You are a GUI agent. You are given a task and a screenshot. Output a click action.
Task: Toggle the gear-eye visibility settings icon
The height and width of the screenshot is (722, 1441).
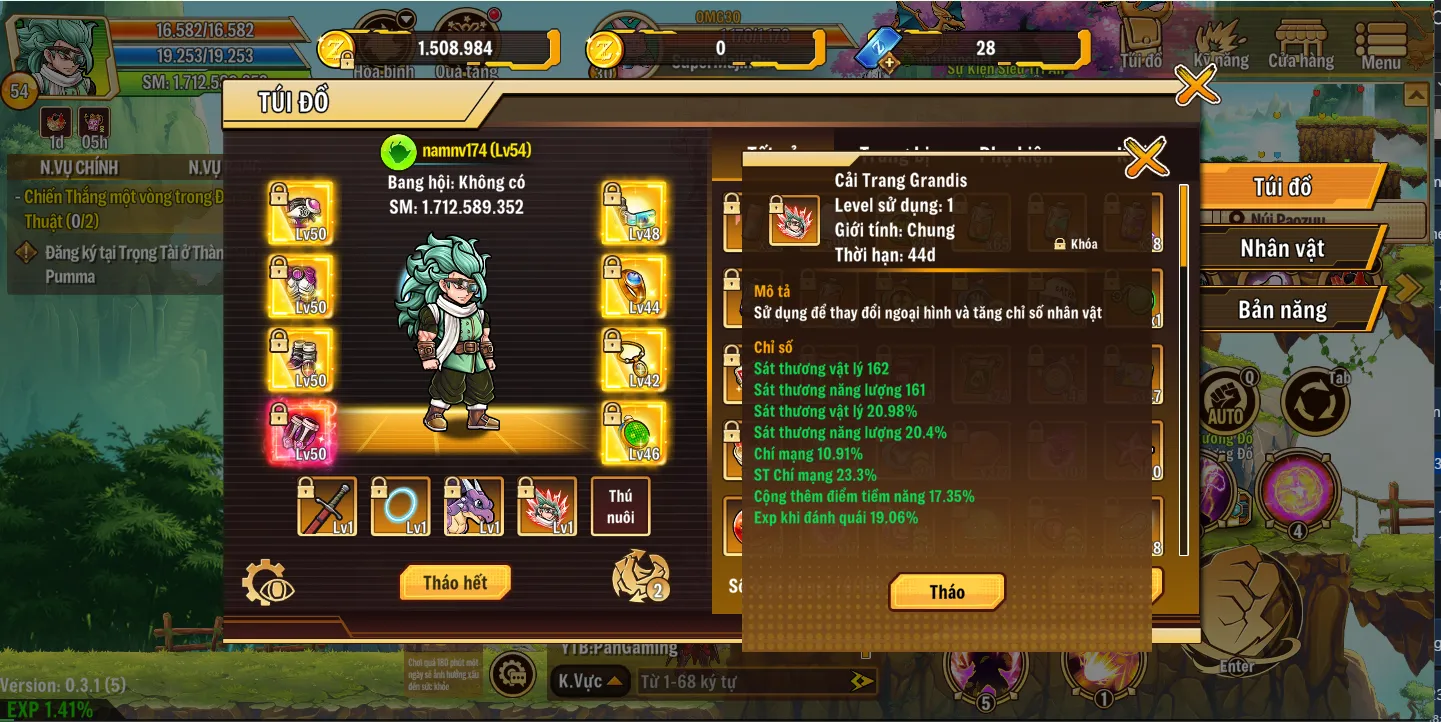(268, 584)
